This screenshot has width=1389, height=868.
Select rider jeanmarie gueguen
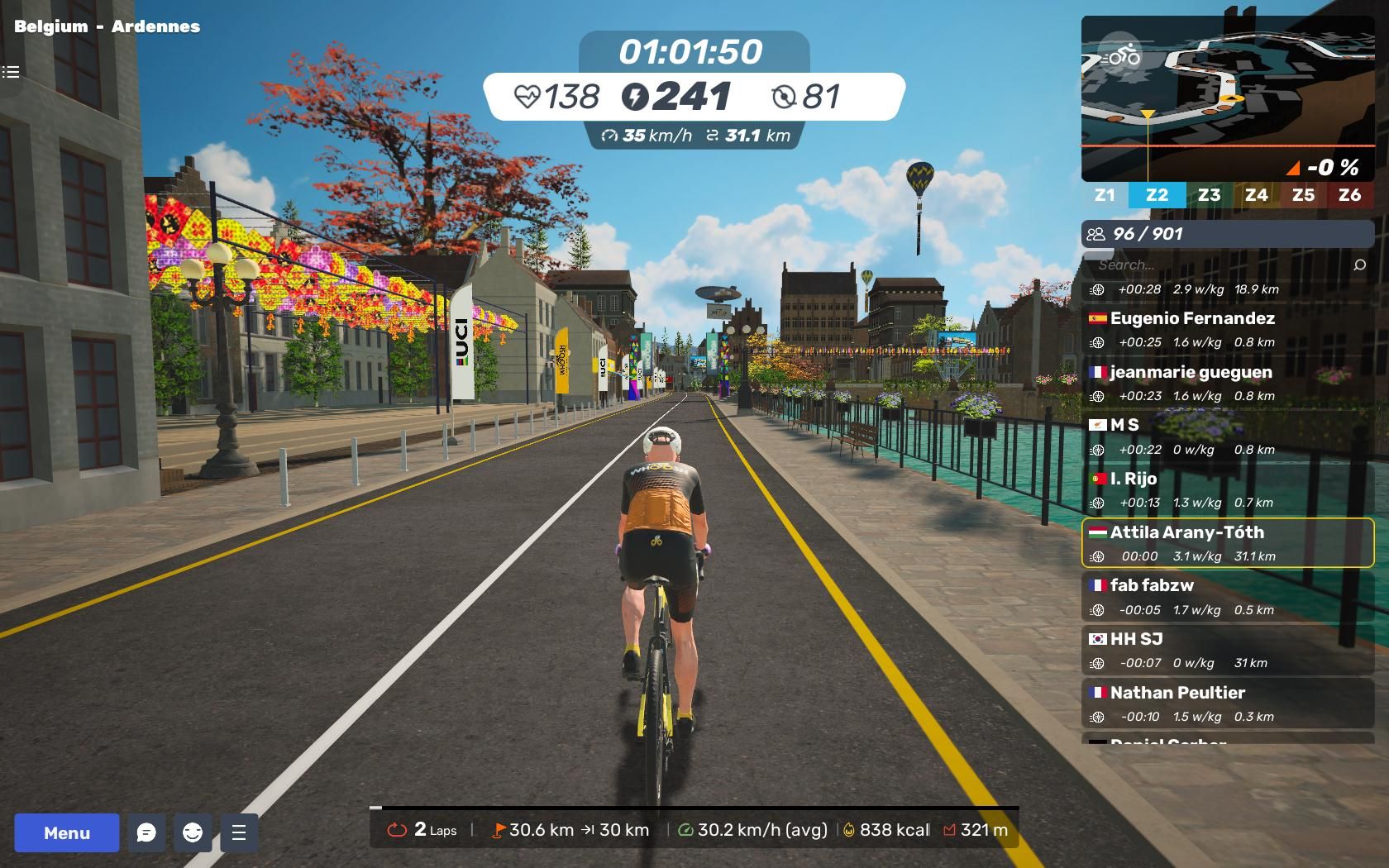click(x=1227, y=383)
